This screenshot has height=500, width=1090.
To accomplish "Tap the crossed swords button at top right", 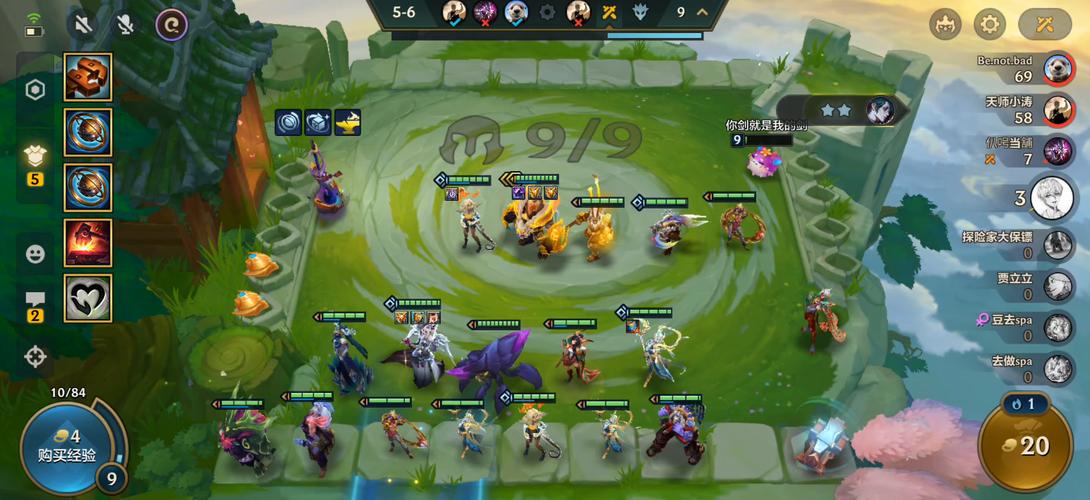I will [x=1044, y=23].
